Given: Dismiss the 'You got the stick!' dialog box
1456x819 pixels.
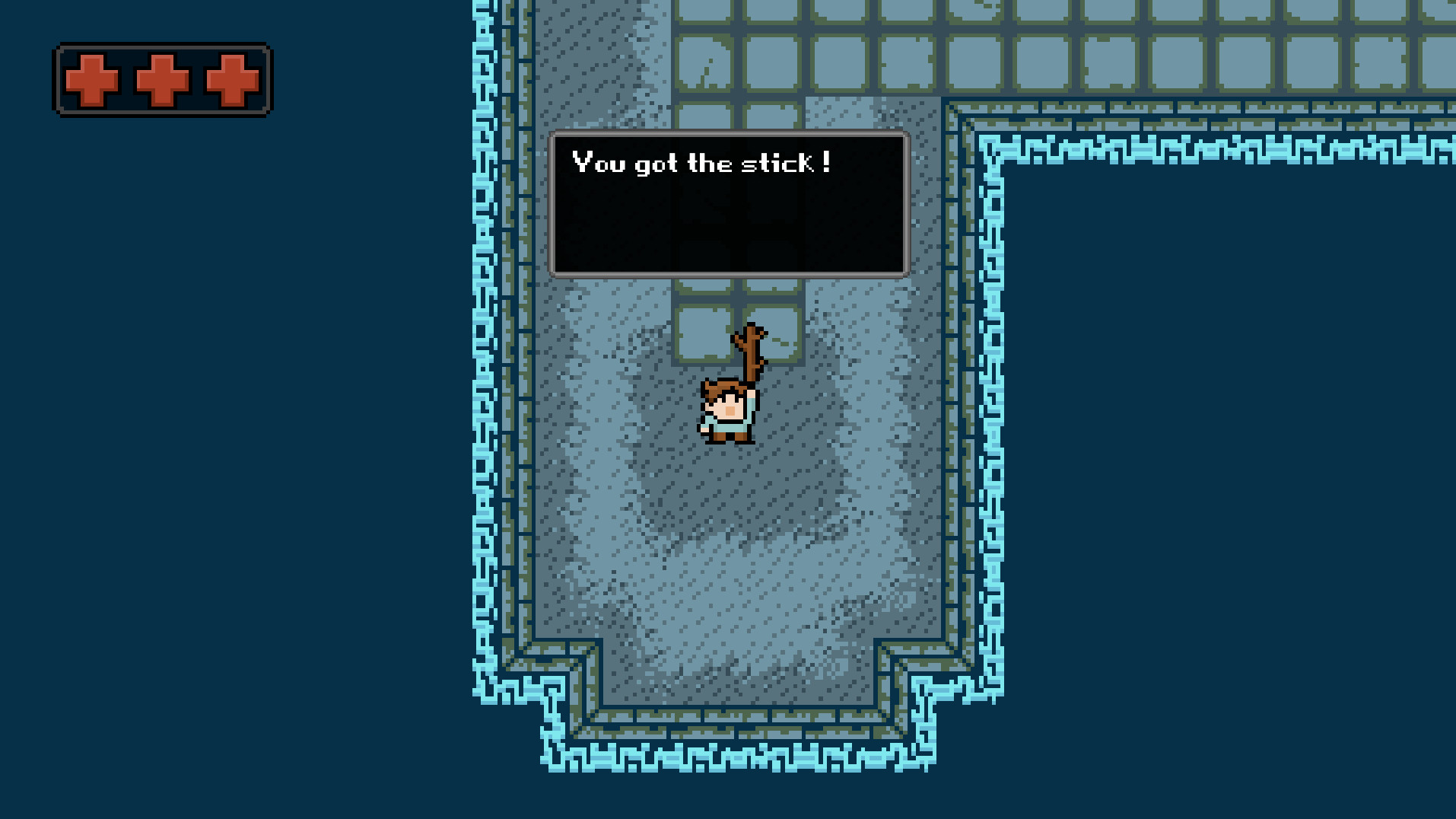Looking at the screenshot, I should click(x=729, y=204).
